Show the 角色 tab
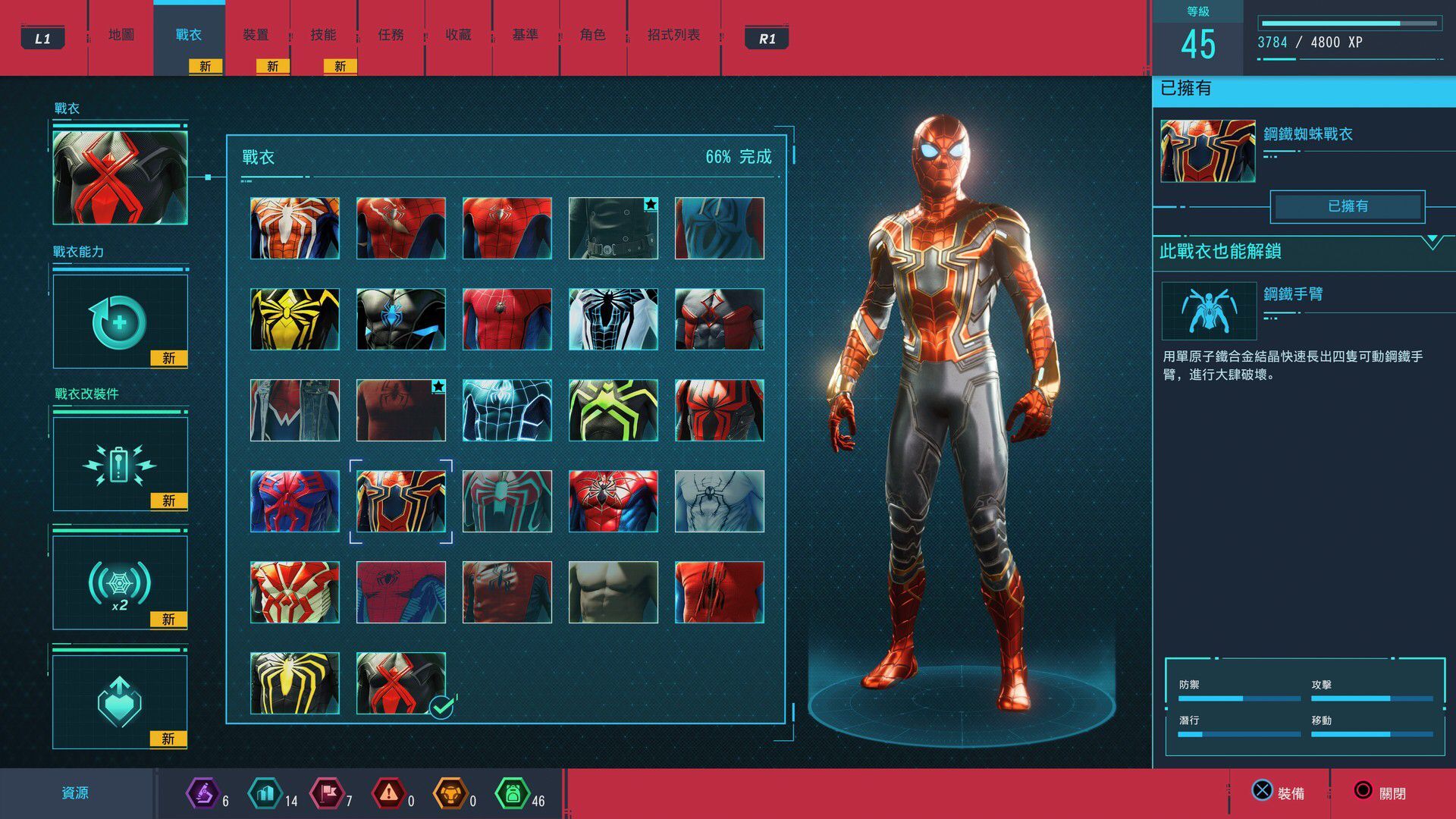This screenshot has width=1456, height=819. point(592,35)
